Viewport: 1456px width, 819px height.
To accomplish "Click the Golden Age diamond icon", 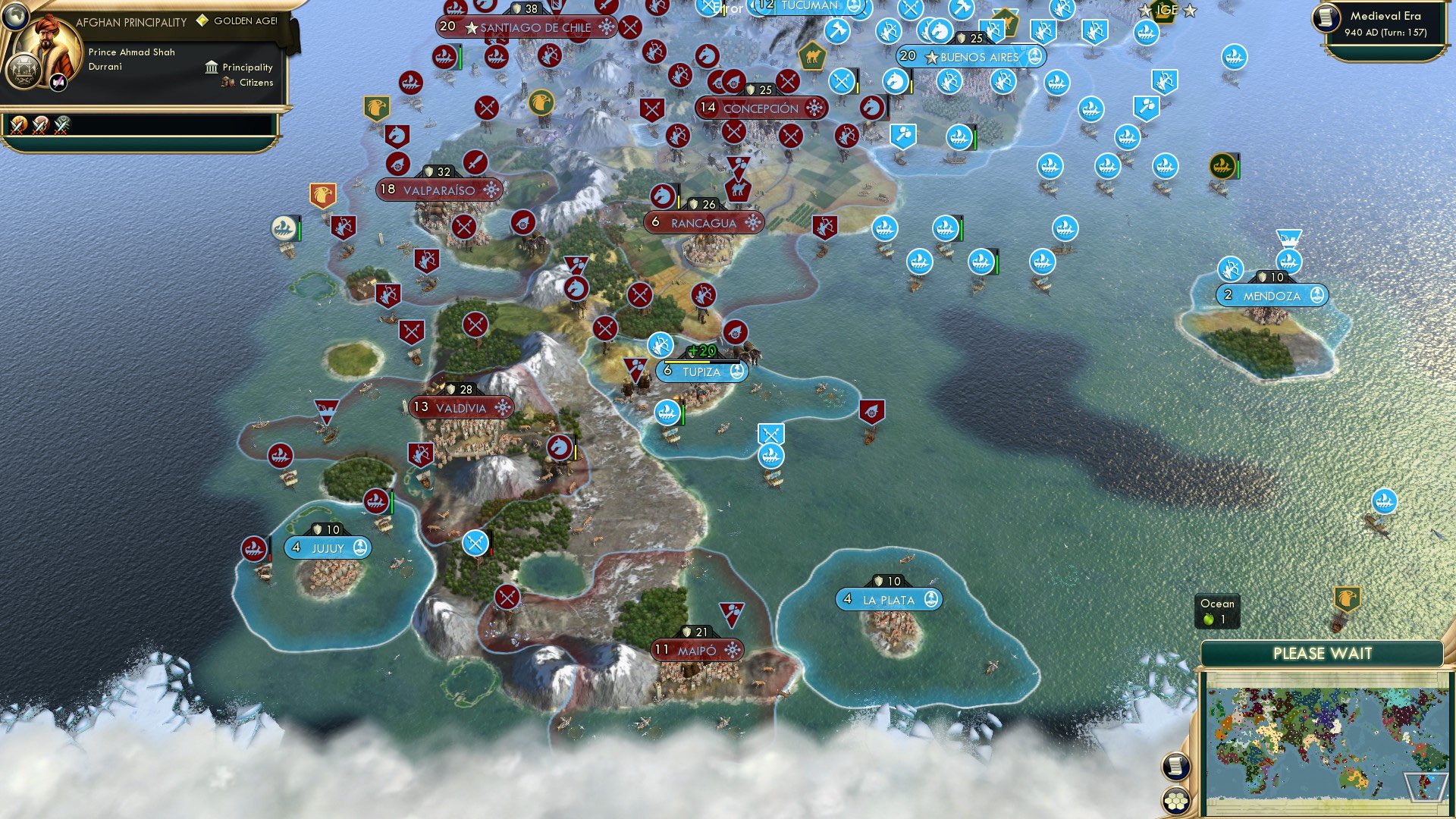I will point(202,22).
